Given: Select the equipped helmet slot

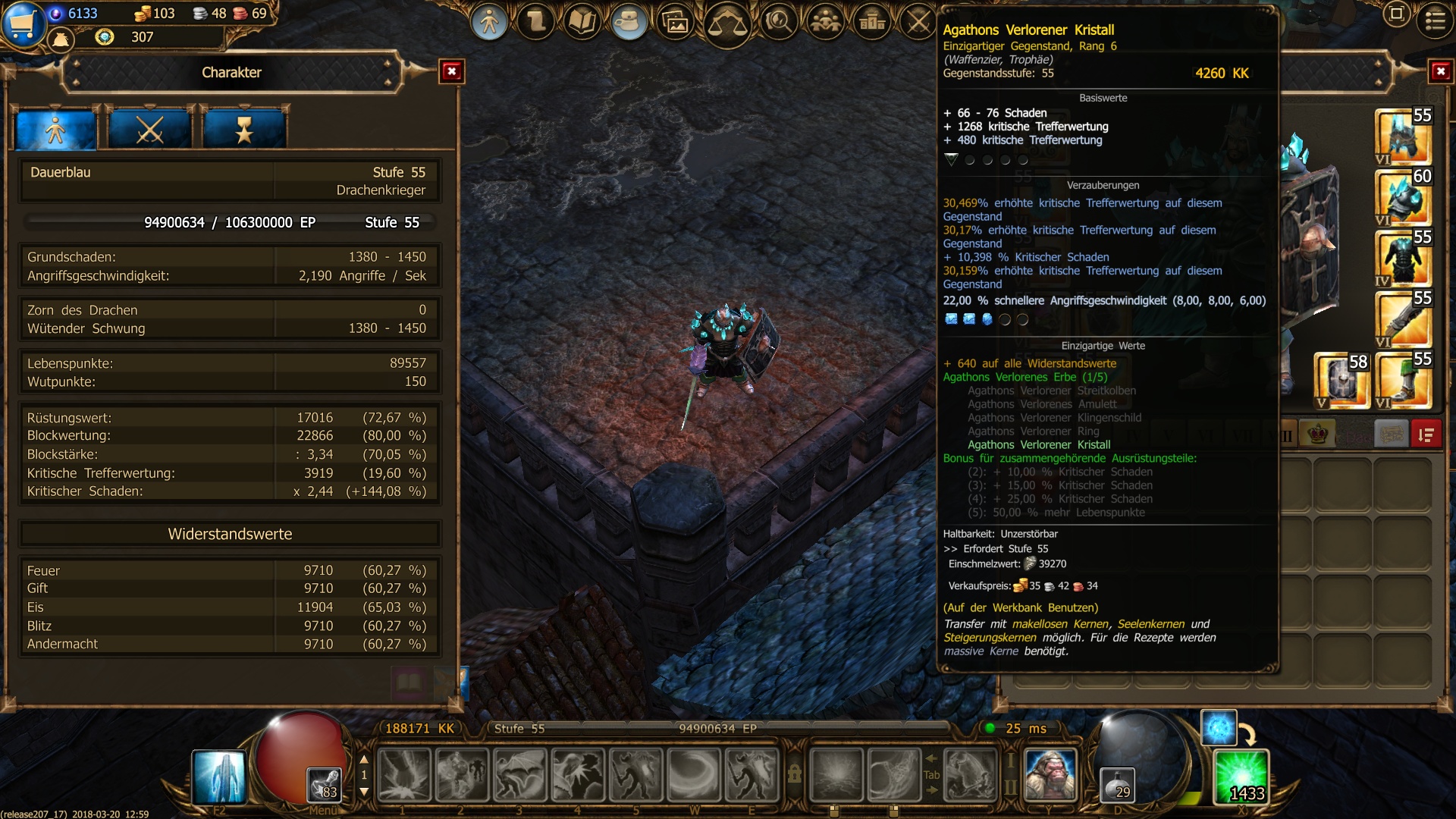Looking at the screenshot, I should point(1403,136).
